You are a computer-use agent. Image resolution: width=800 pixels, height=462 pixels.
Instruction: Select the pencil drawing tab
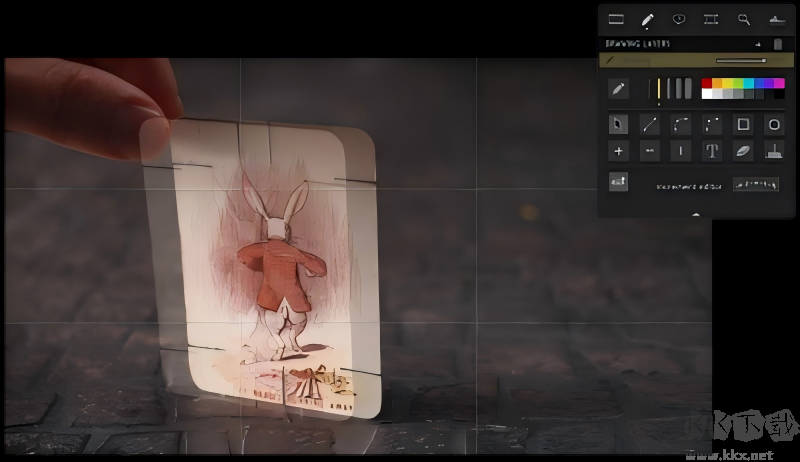pos(647,19)
